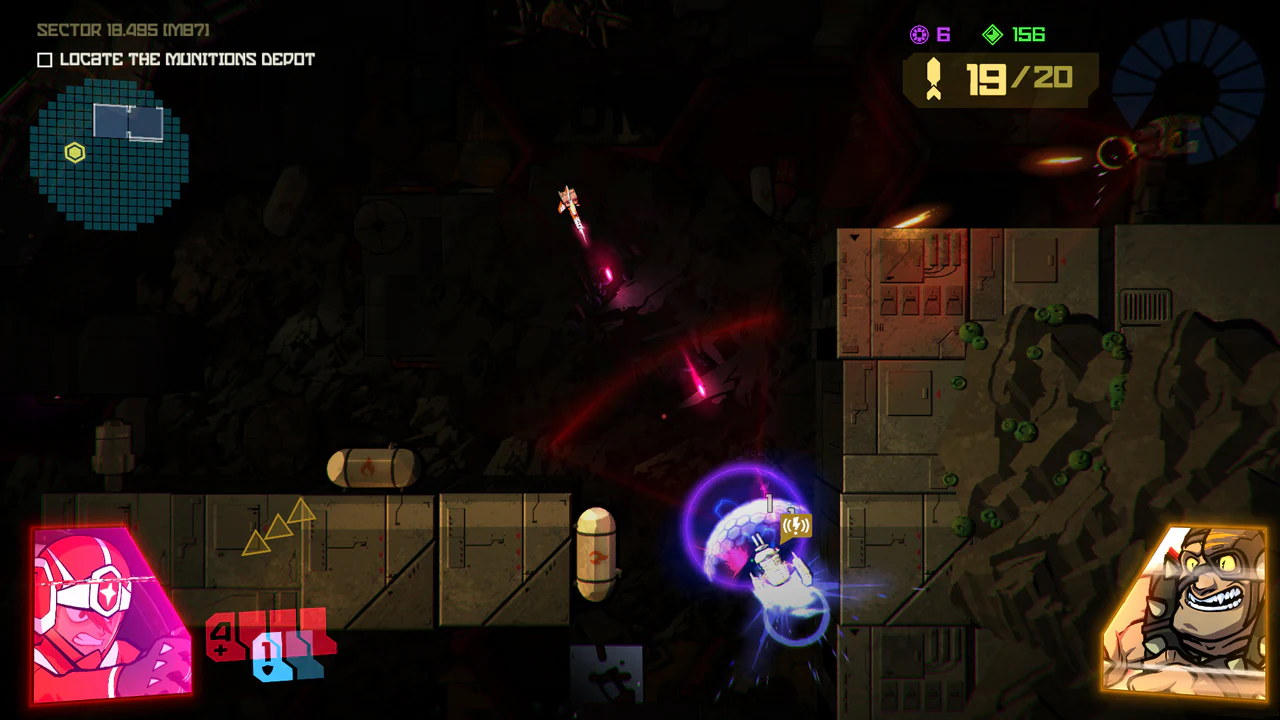Screen dimensions: 1280x720
Task: Expand the sector minimap overlay
Action: pyautogui.click(x=110, y=150)
